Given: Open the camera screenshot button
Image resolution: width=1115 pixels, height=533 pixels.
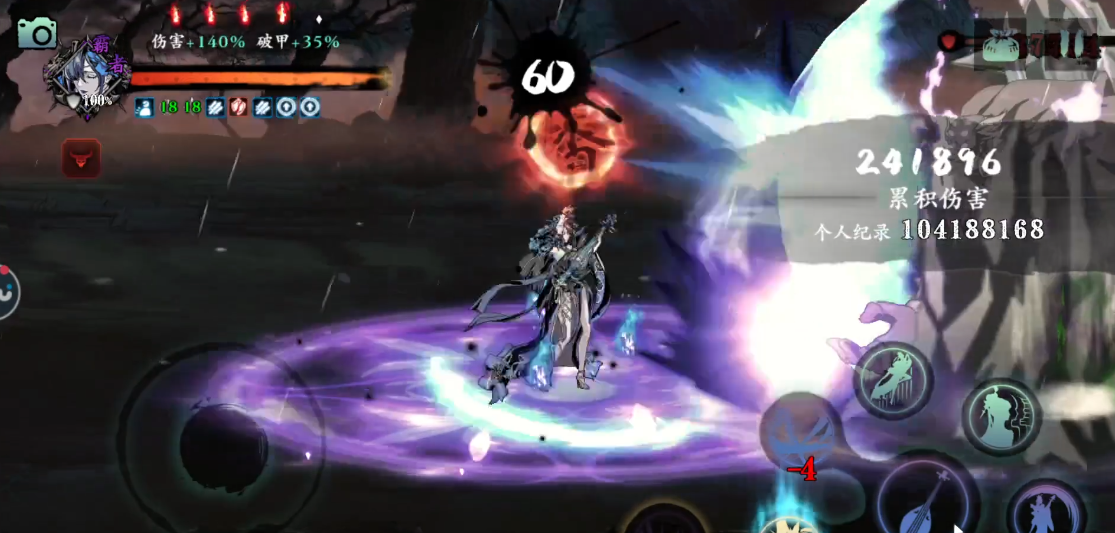Looking at the screenshot, I should pyautogui.click(x=37, y=34).
